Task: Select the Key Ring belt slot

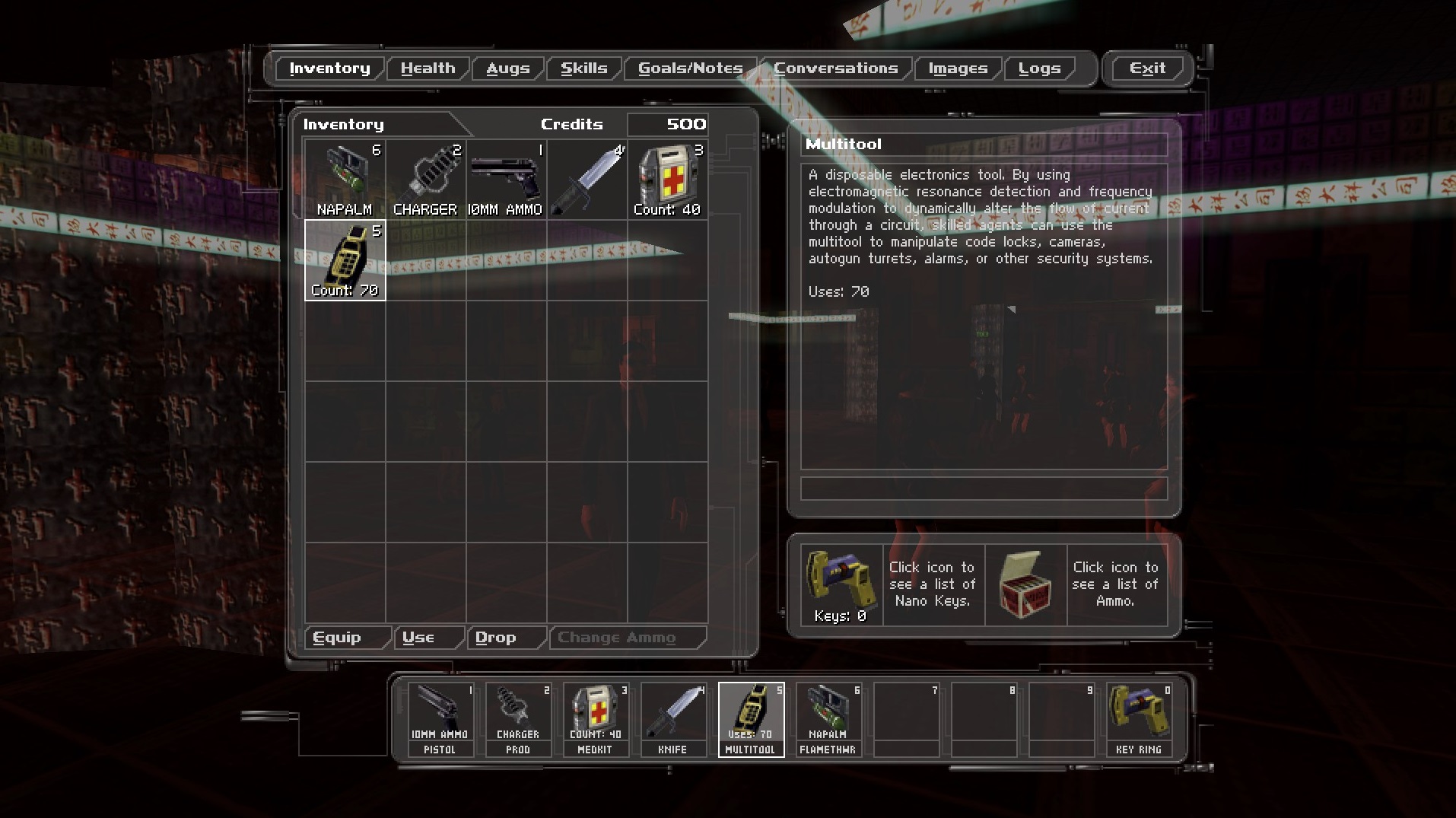Action: click(x=1139, y=719)
